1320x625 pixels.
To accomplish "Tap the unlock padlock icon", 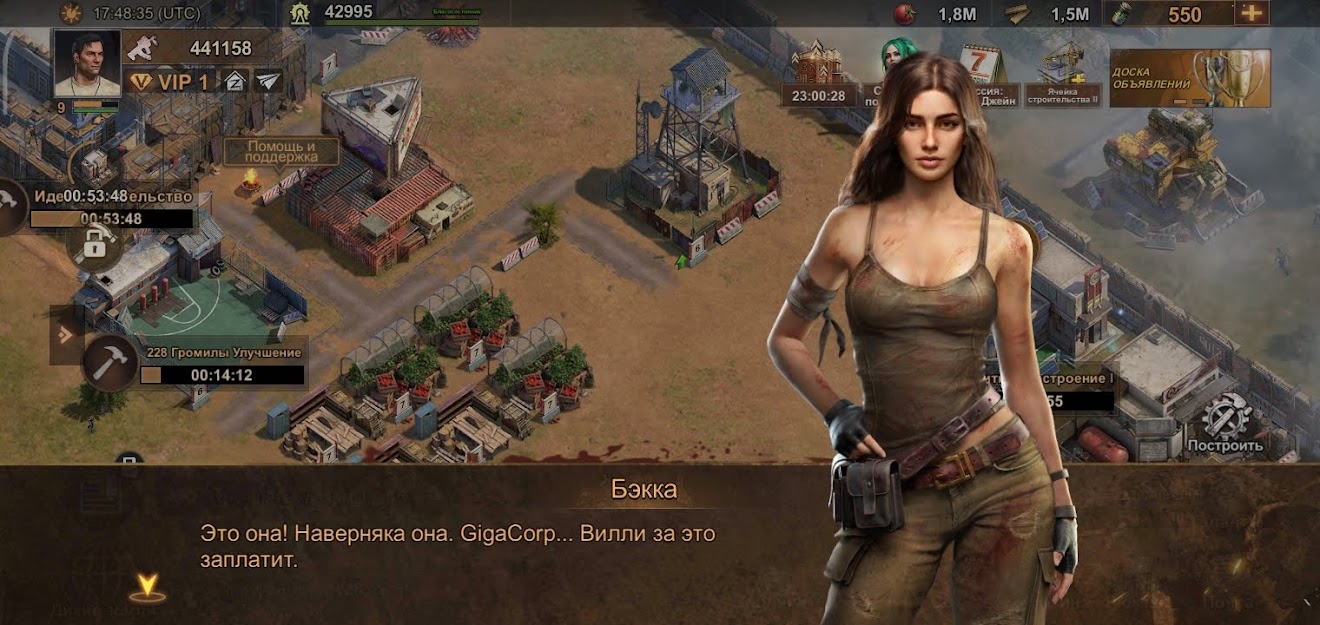I will coord(95,243).
